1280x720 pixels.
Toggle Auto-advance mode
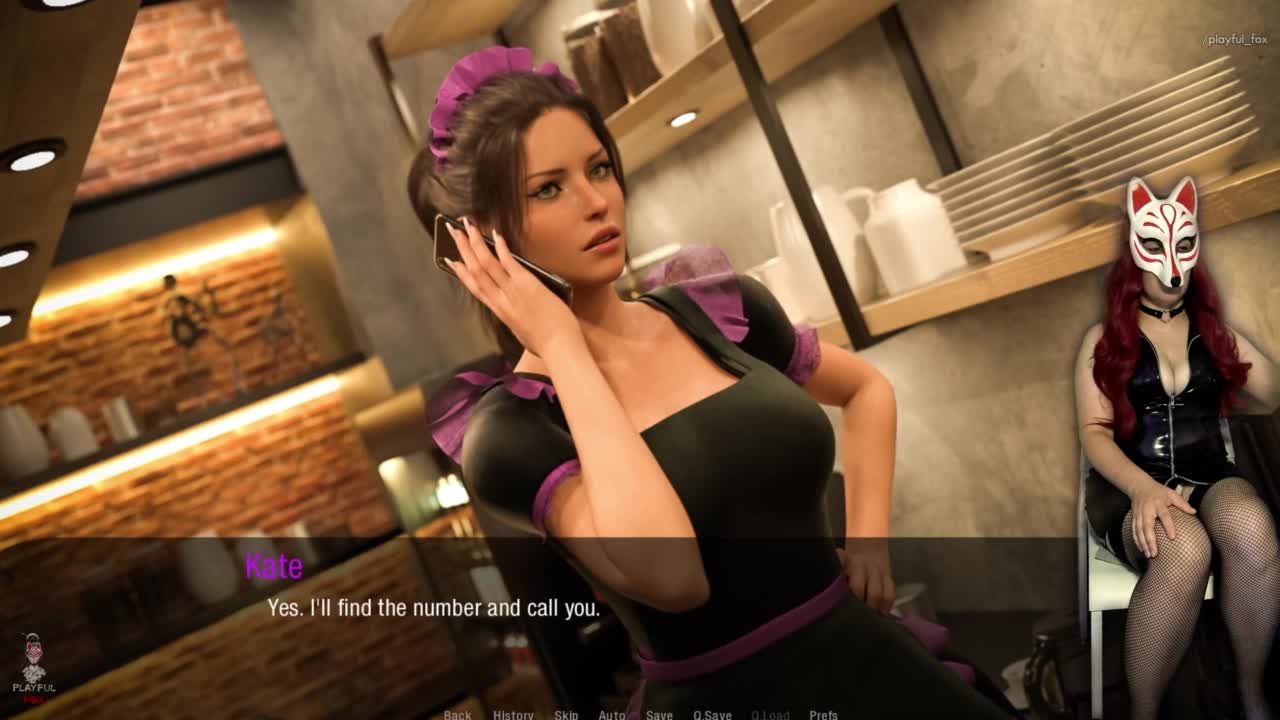(x=612, y=714)
